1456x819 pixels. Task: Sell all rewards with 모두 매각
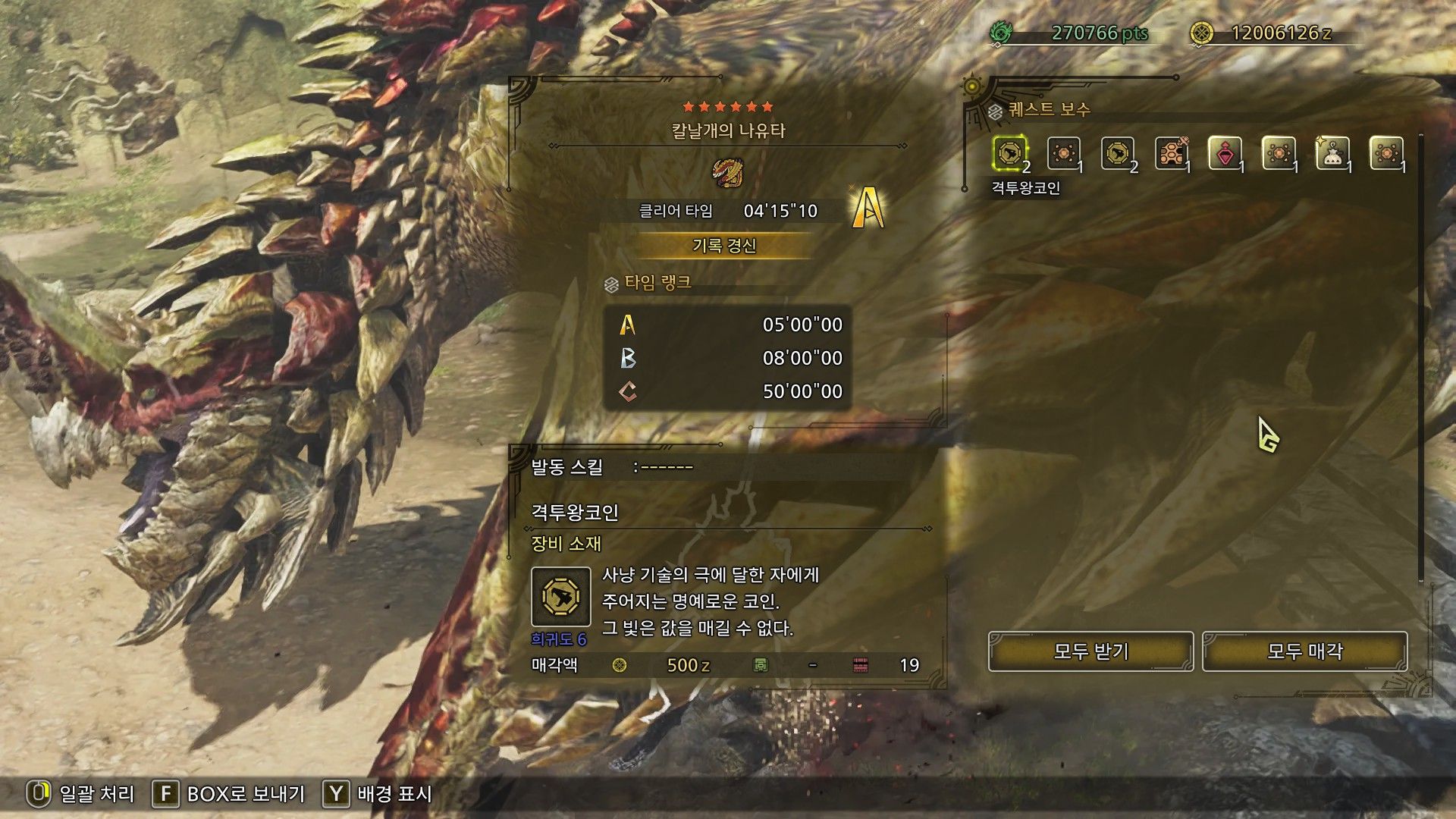1304,651
